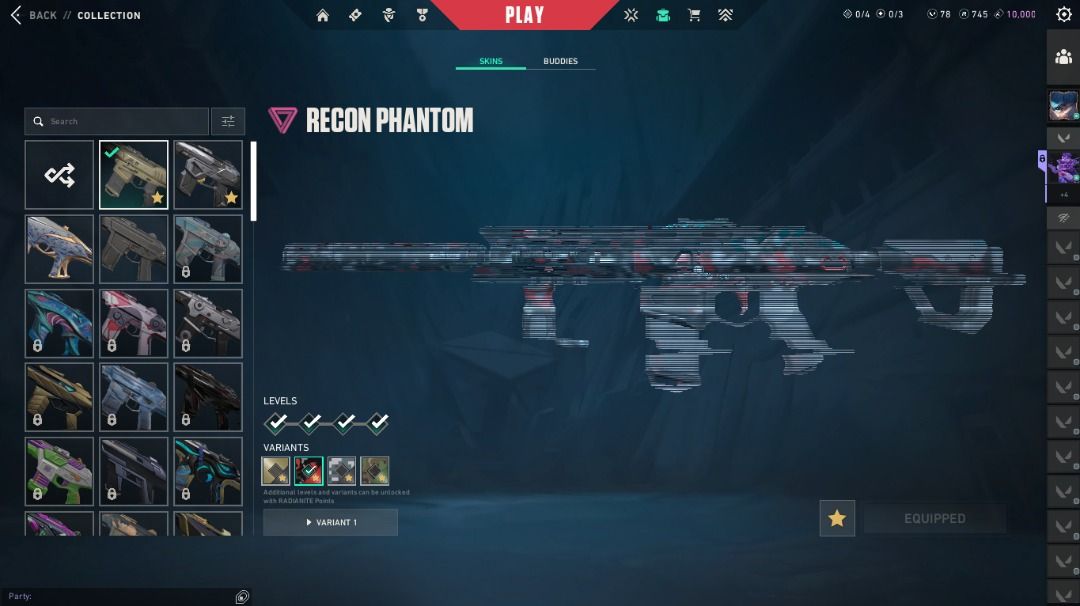Click the Equipped button

[935, 518]
